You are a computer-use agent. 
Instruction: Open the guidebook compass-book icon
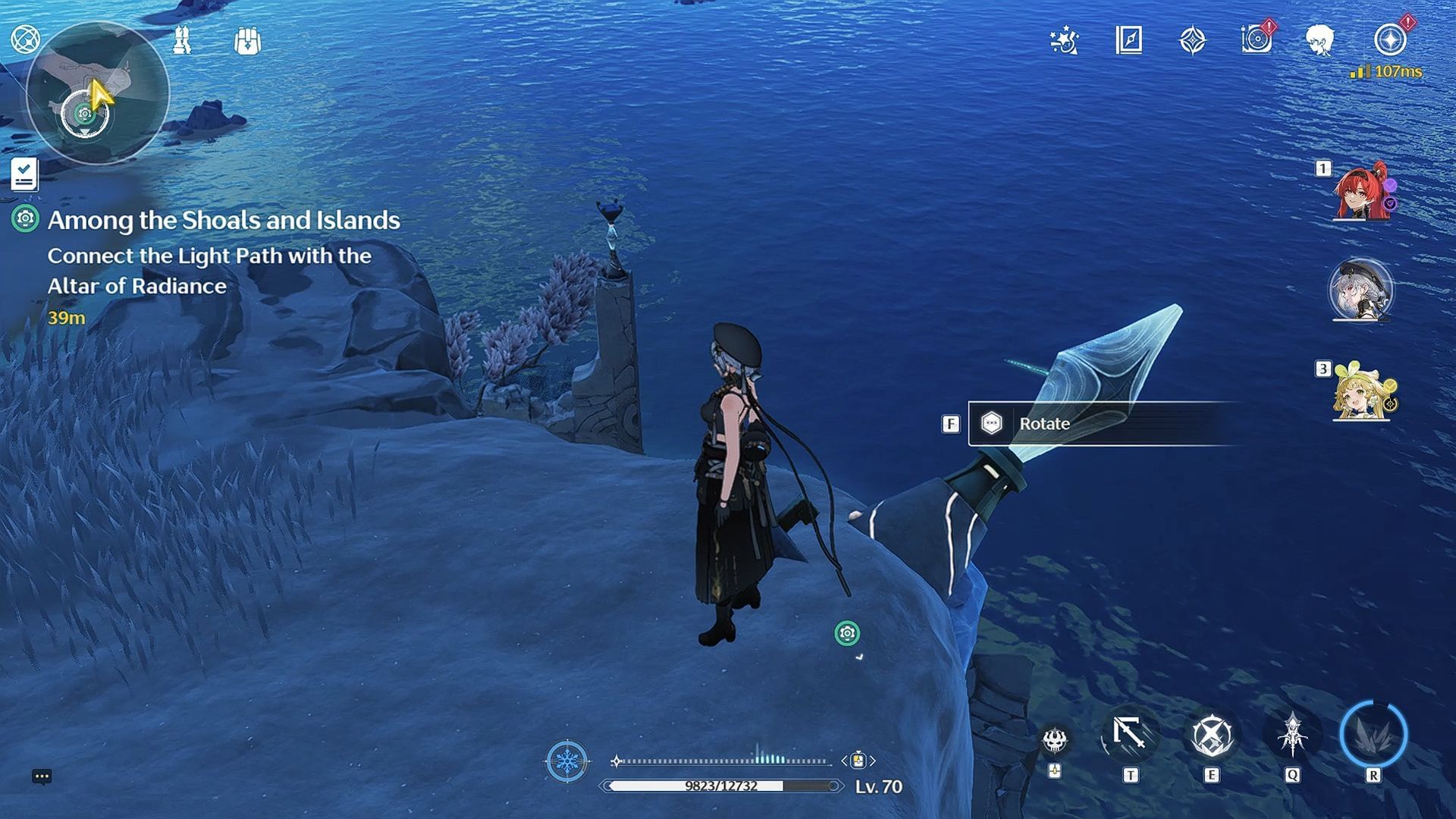pos(1128,40)
